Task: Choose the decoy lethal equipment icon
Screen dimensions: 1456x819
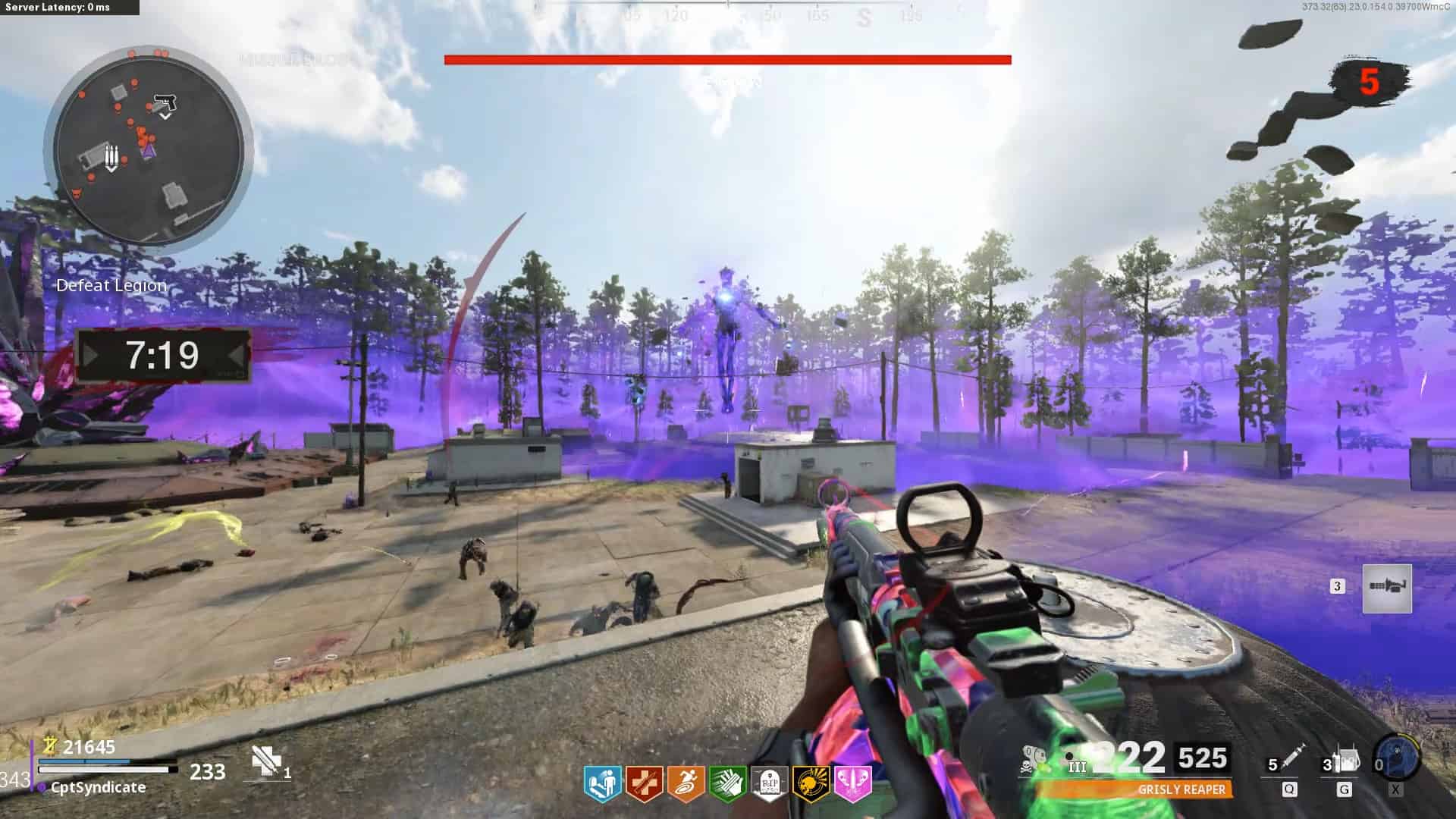Action: (x=1345, y=760)
